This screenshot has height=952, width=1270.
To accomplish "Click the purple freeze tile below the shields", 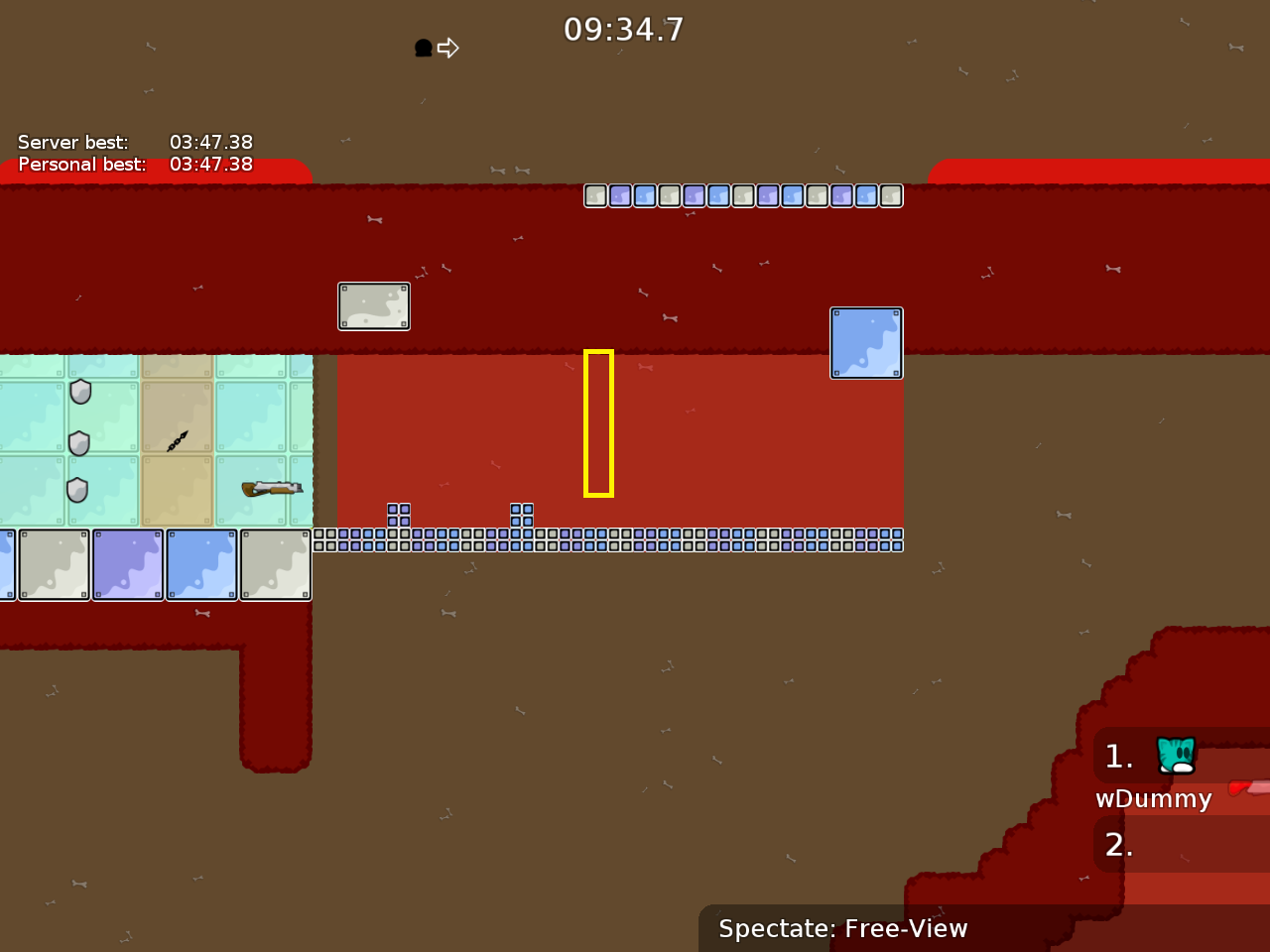I will (x=128, y=564).
